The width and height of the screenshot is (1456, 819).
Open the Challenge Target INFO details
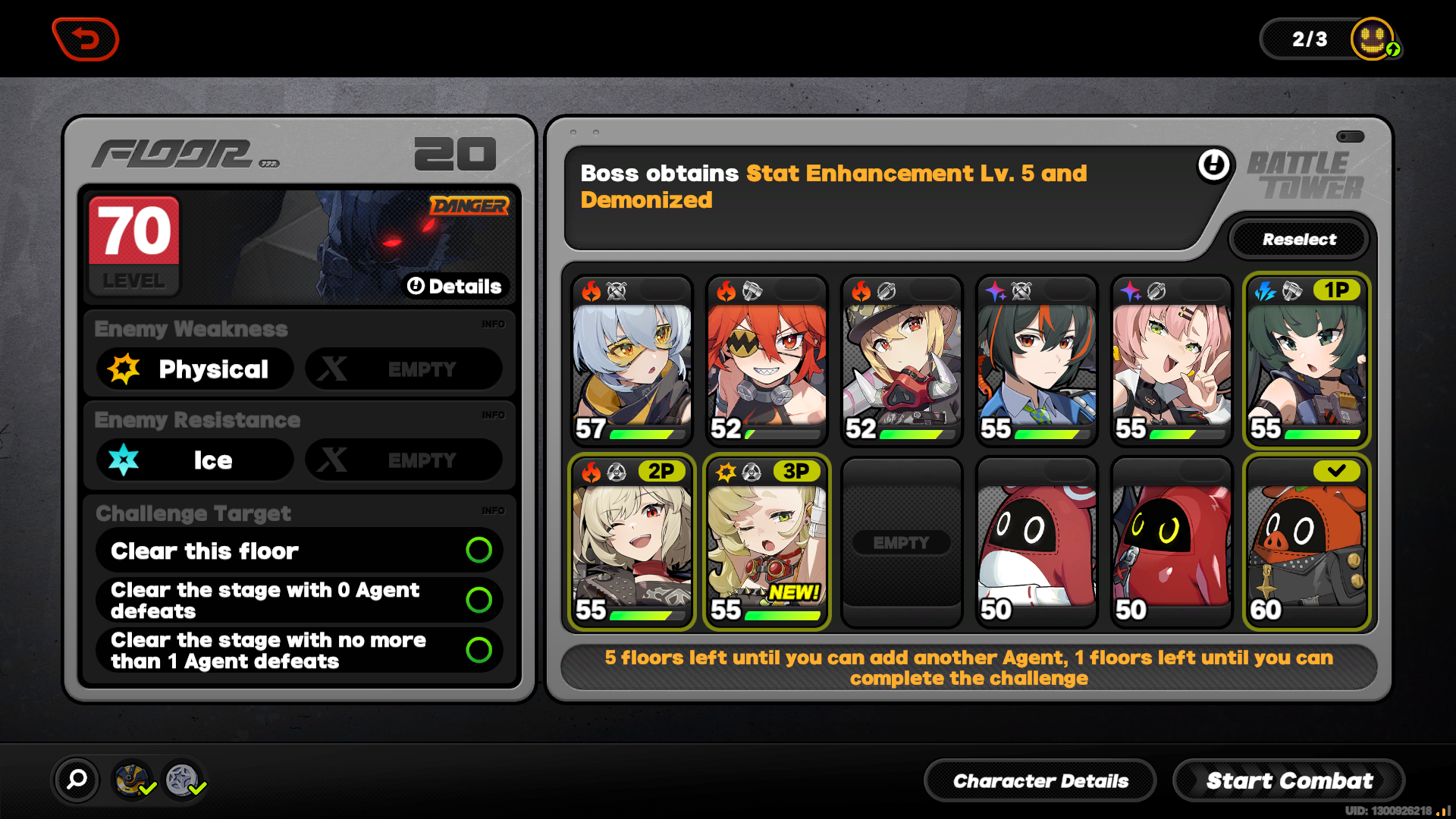tap(494, 510)
